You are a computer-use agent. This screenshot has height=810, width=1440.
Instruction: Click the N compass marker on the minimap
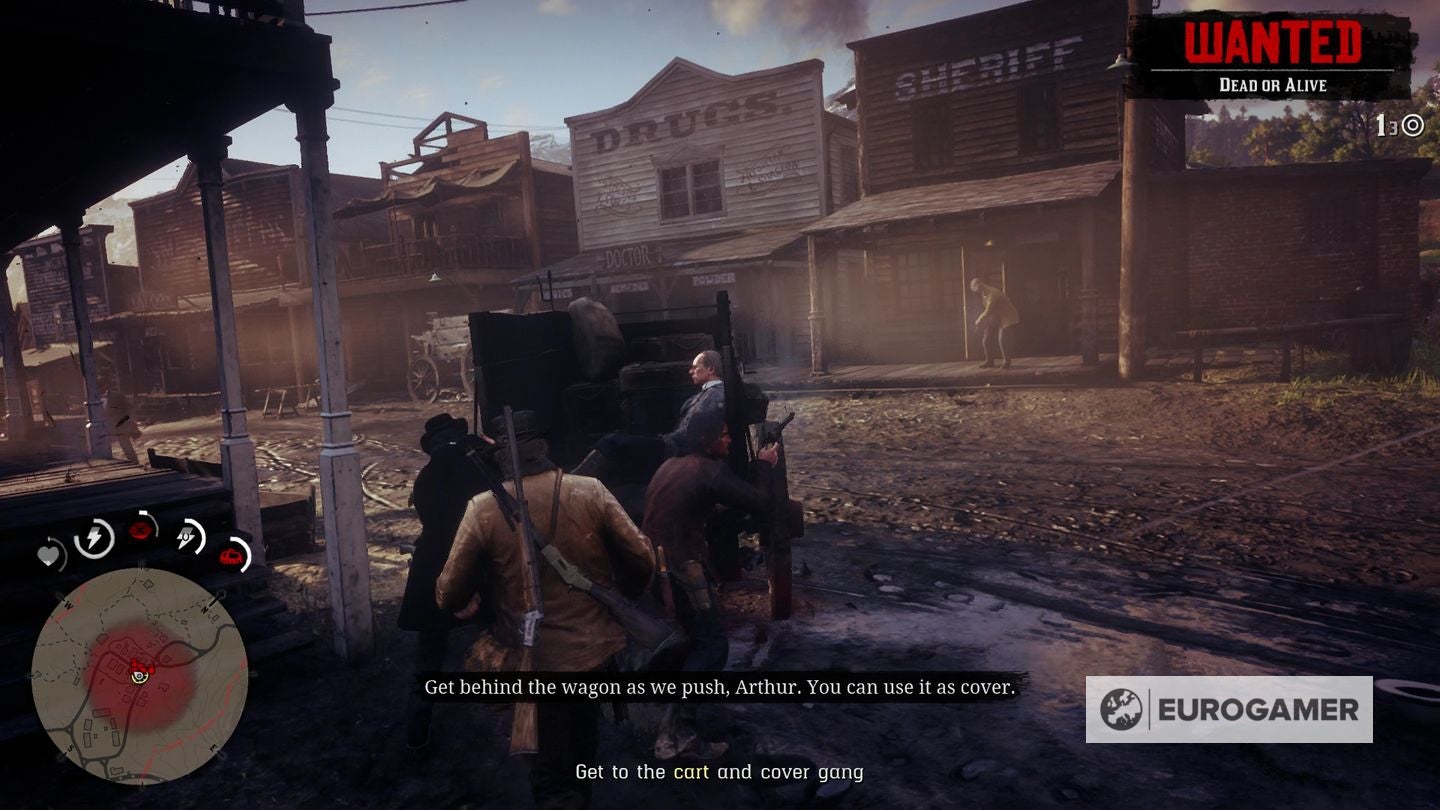coord(205,609)
